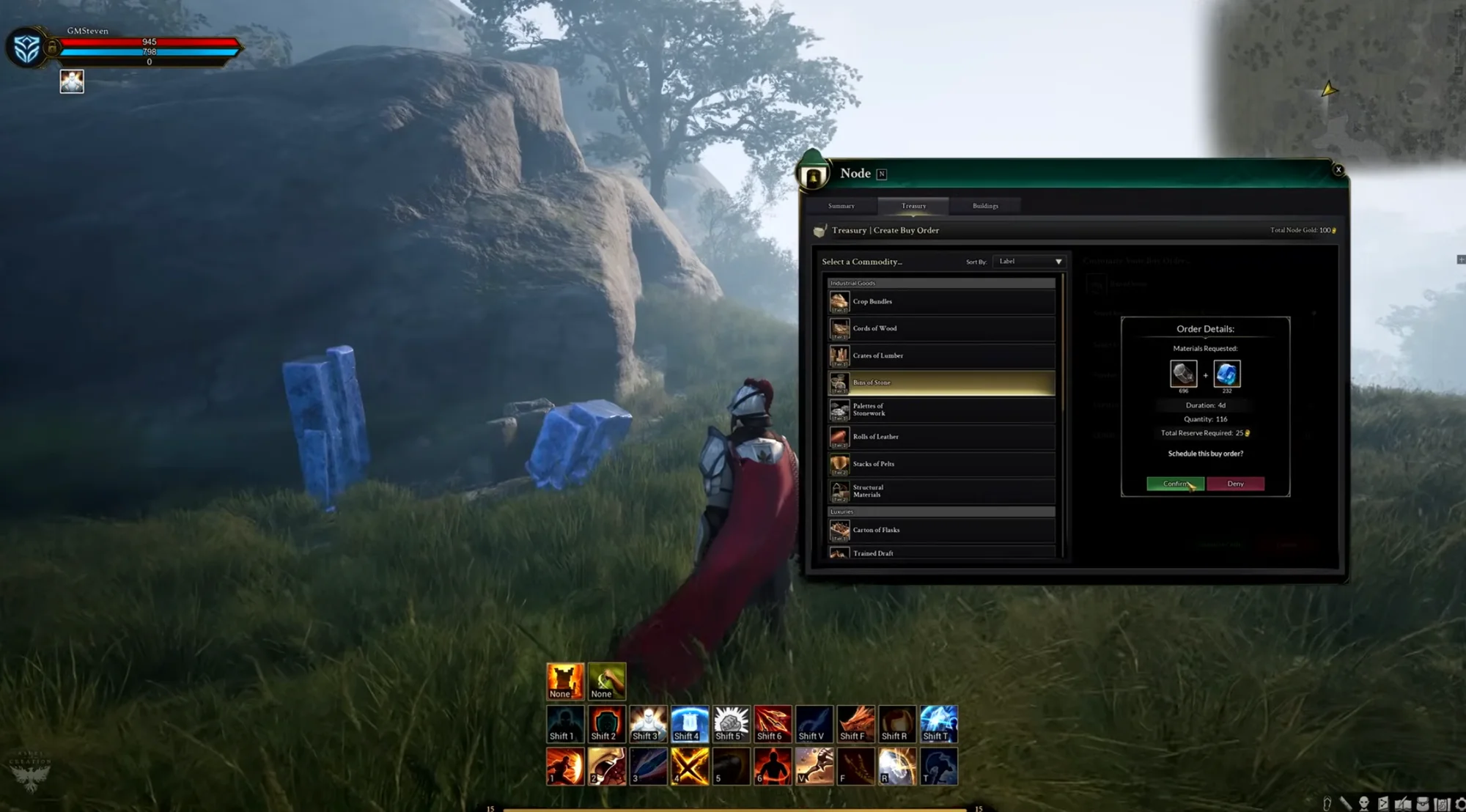Select the Treasury tab
The image size is (1466, 812).
(x=913, y=206)
